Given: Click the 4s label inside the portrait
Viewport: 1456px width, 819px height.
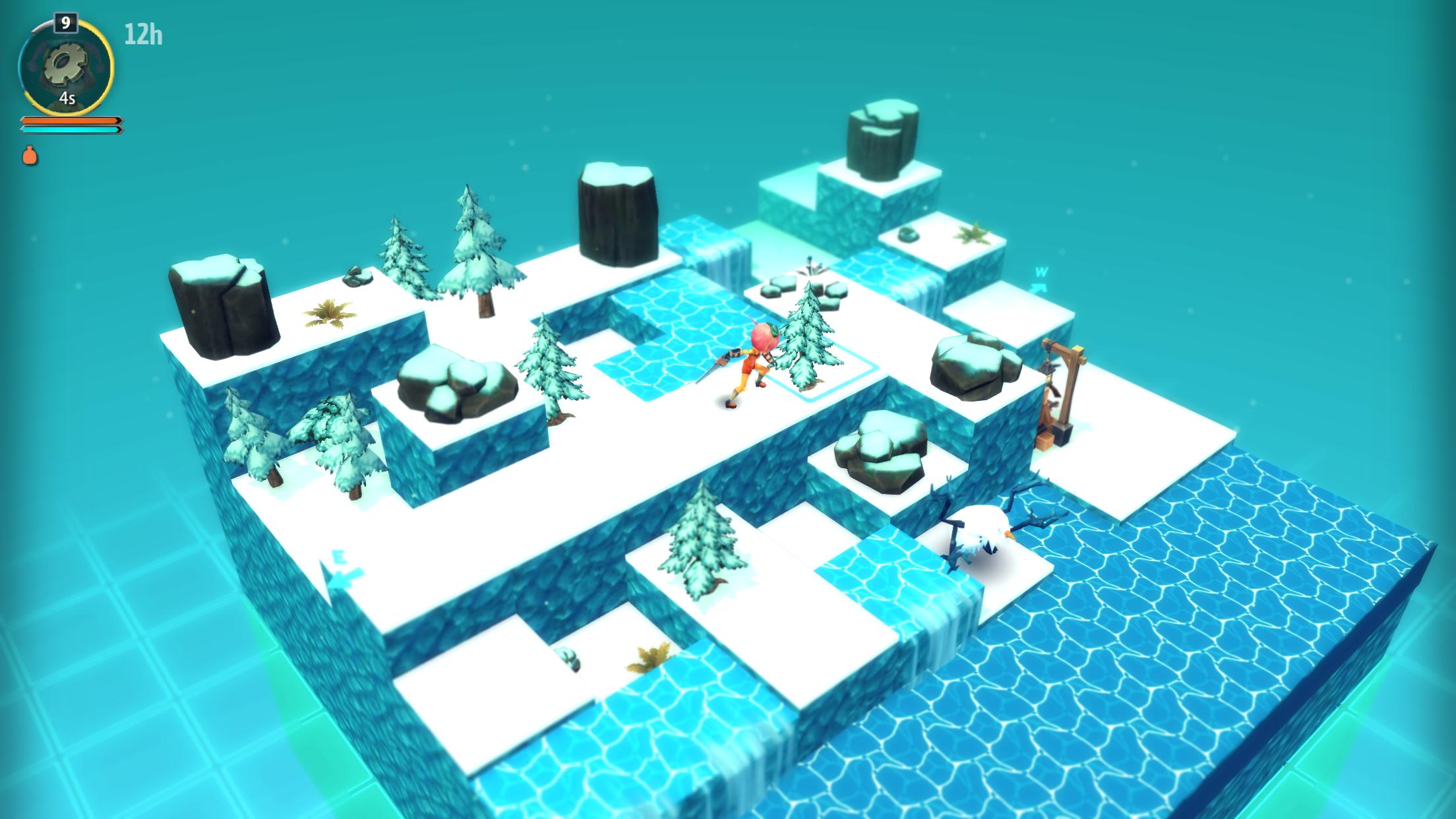Looking at the screenshot, I should point(66,99).
